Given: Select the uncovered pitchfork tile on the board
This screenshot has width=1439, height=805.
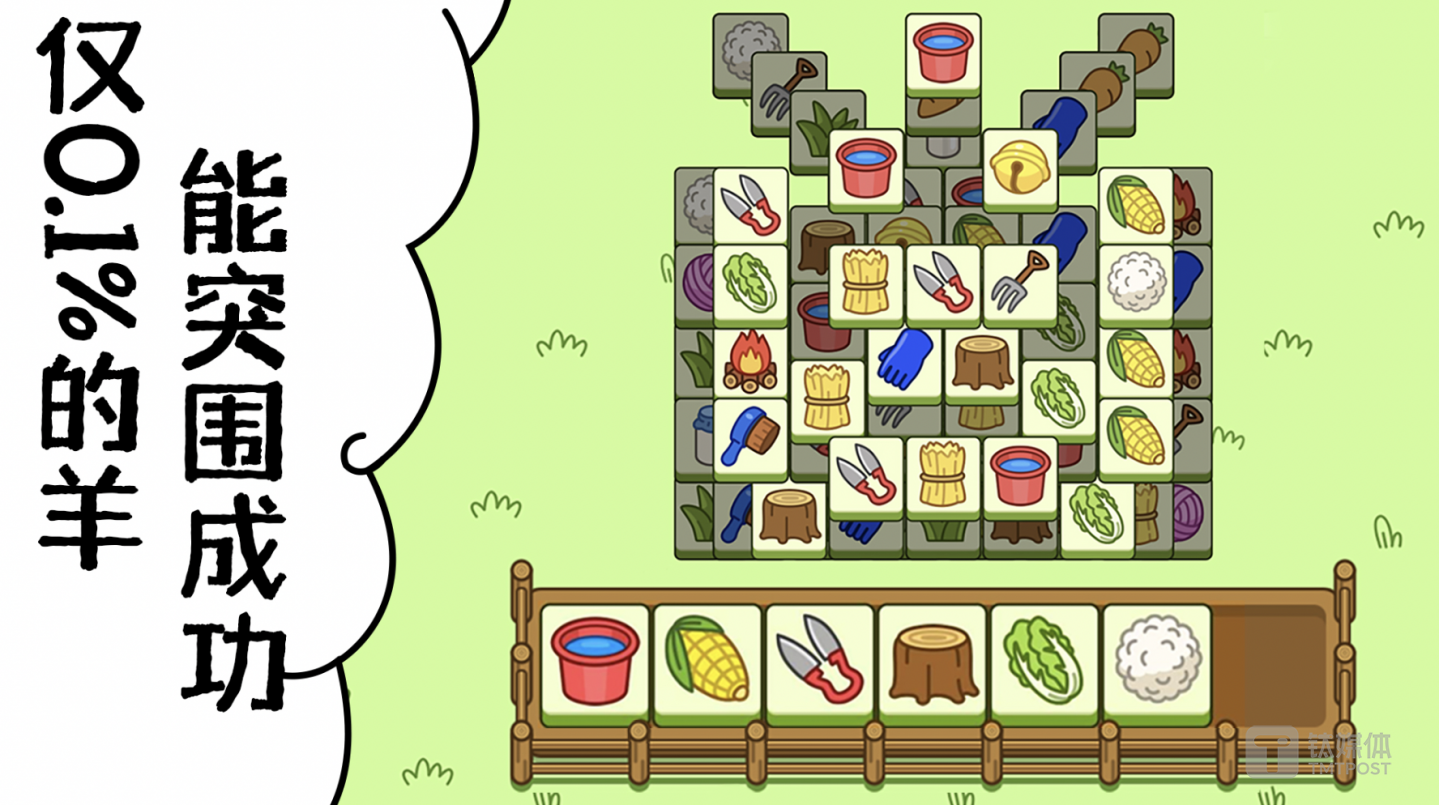Looking at the screenshot, I should pyautogui.click(x=1019, y=282).
